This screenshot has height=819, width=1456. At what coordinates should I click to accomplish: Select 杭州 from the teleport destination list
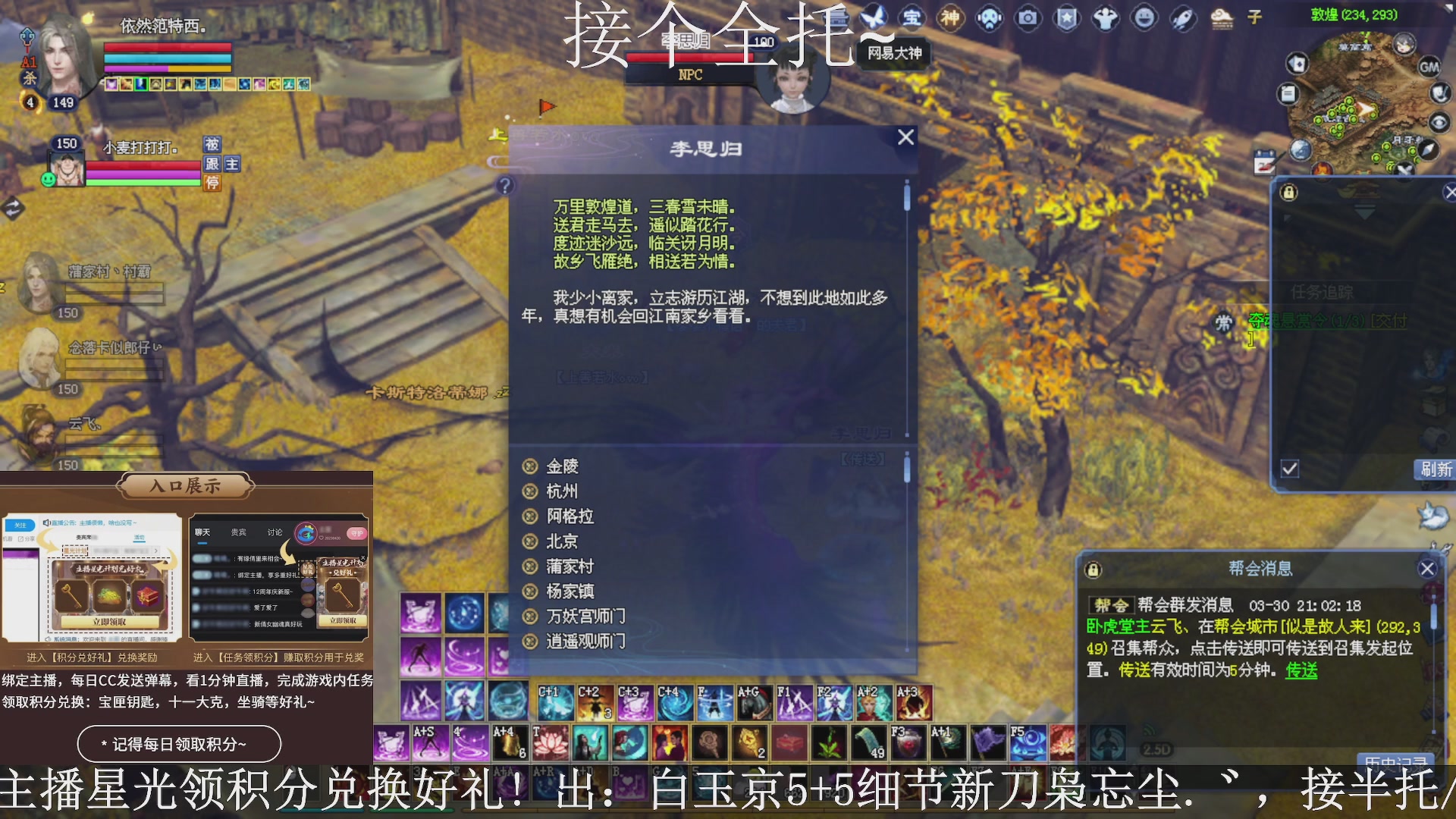coord(563,491)
